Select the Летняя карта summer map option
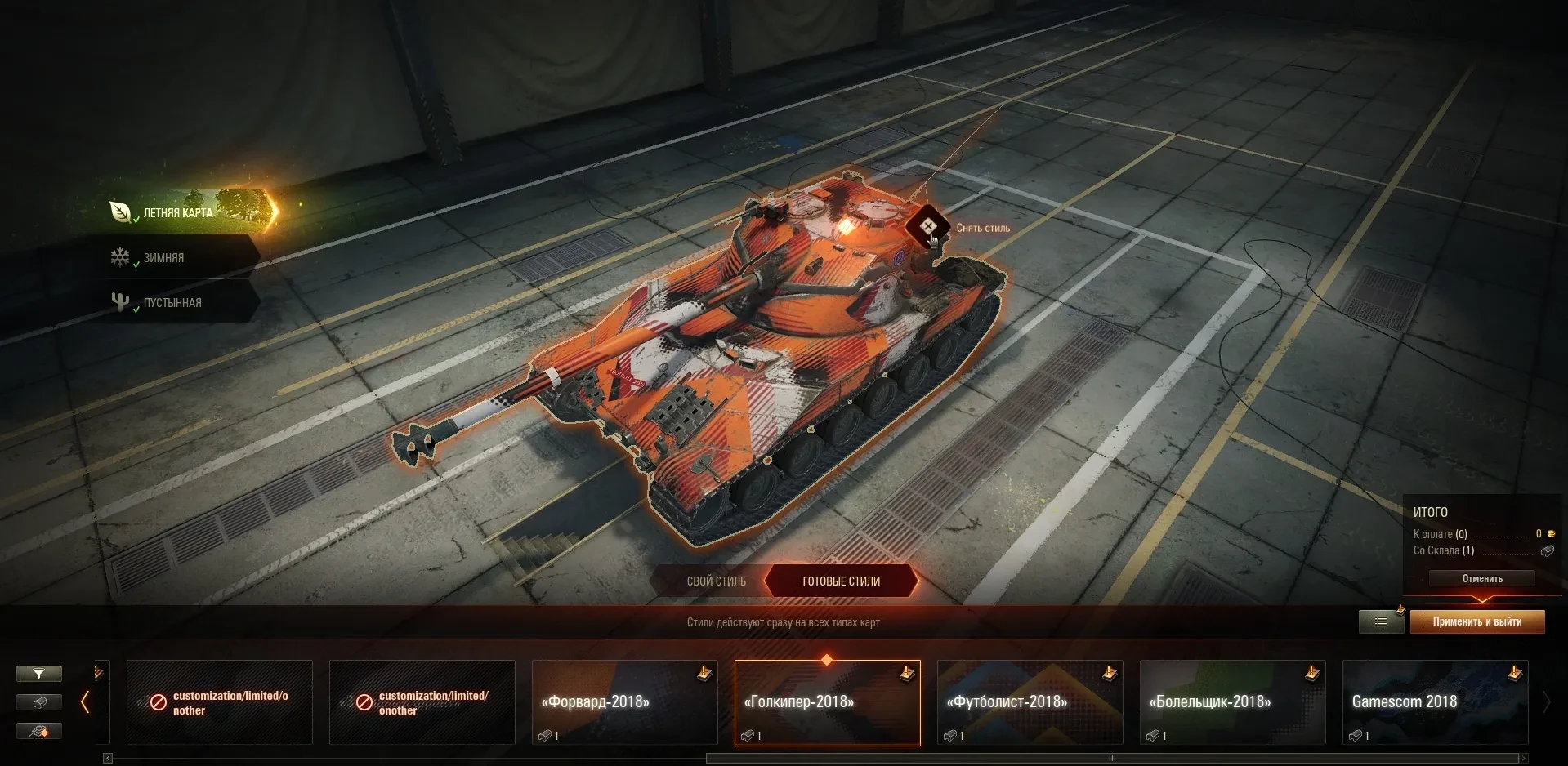This screenshot has width=1568, height=766. 178,212
